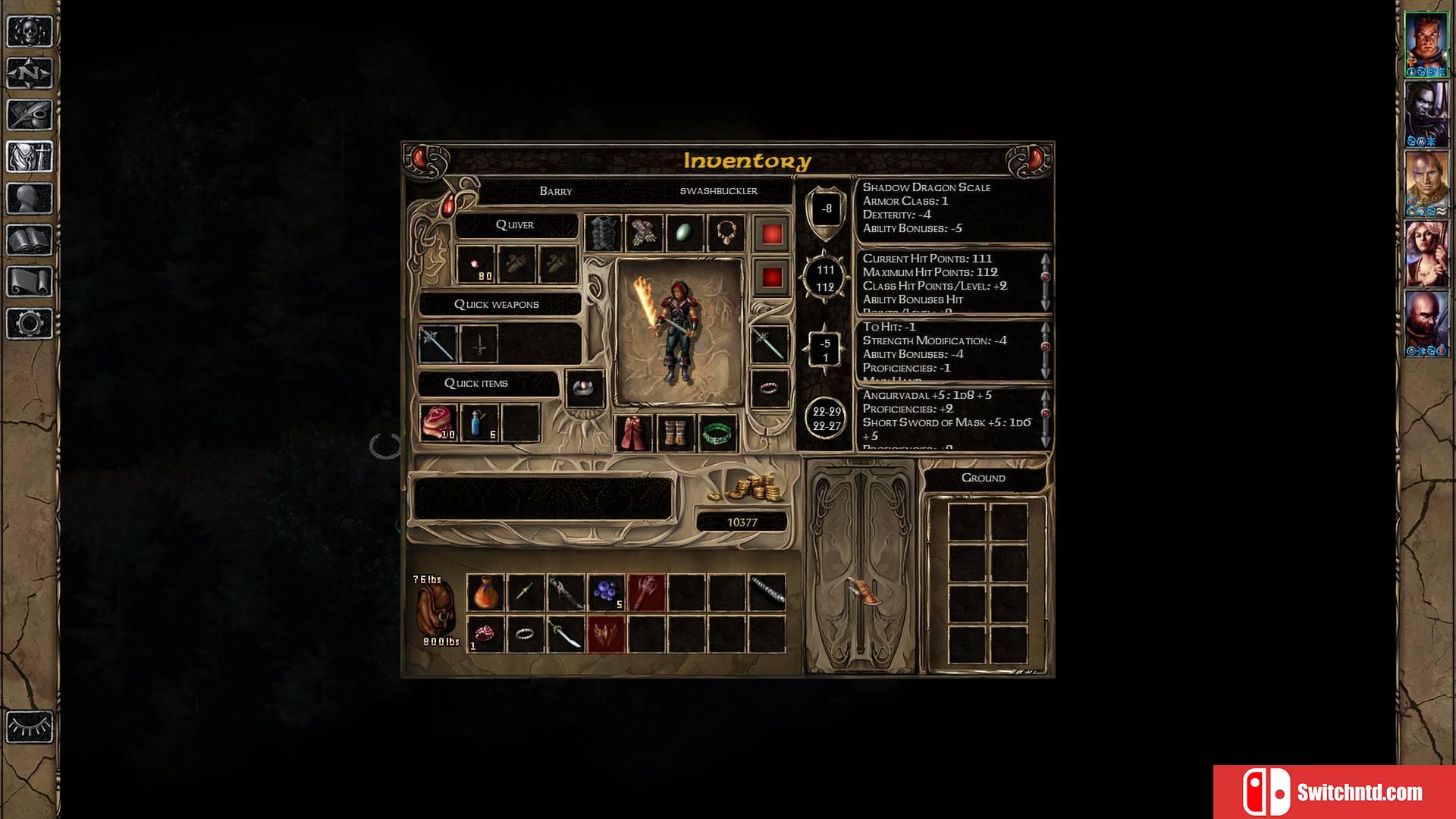This screenshot has width=1456, height=819.
Task: Click the closed-eye button on left sidebar
Action: [x=30, y=727]
